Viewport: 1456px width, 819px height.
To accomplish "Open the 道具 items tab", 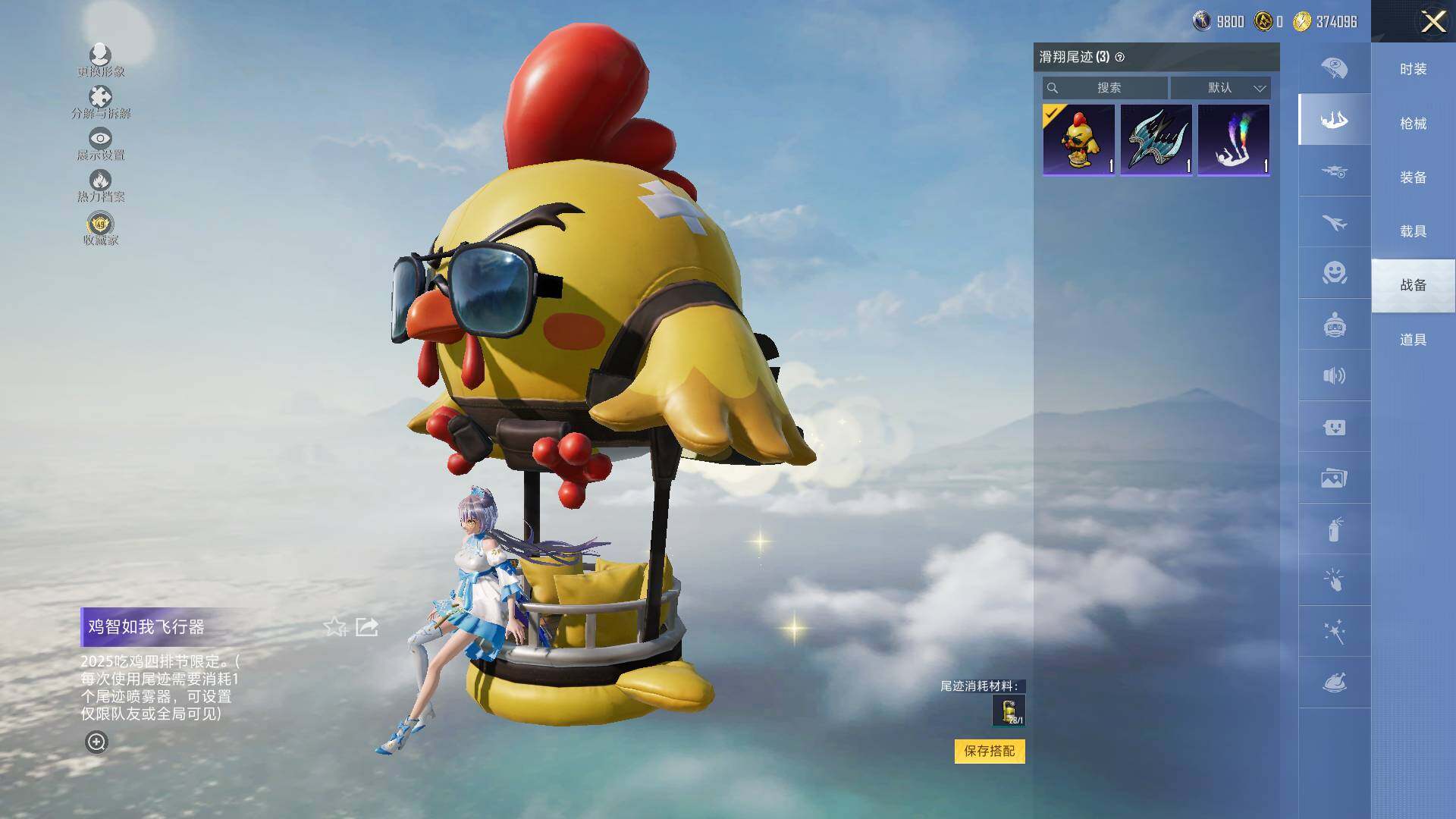I will point(1413,340).
